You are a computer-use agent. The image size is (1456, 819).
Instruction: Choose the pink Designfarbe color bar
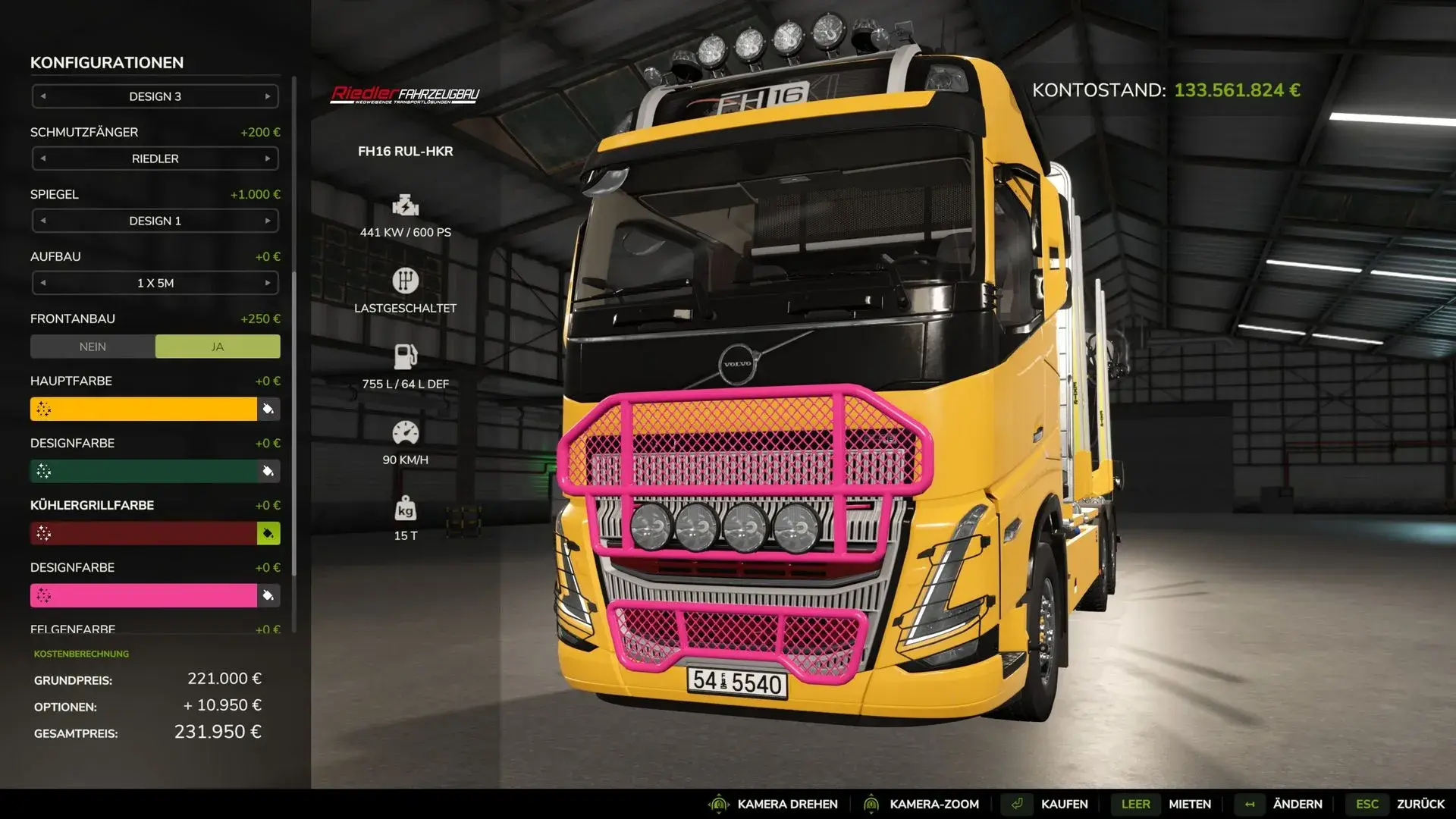point(144,595)
